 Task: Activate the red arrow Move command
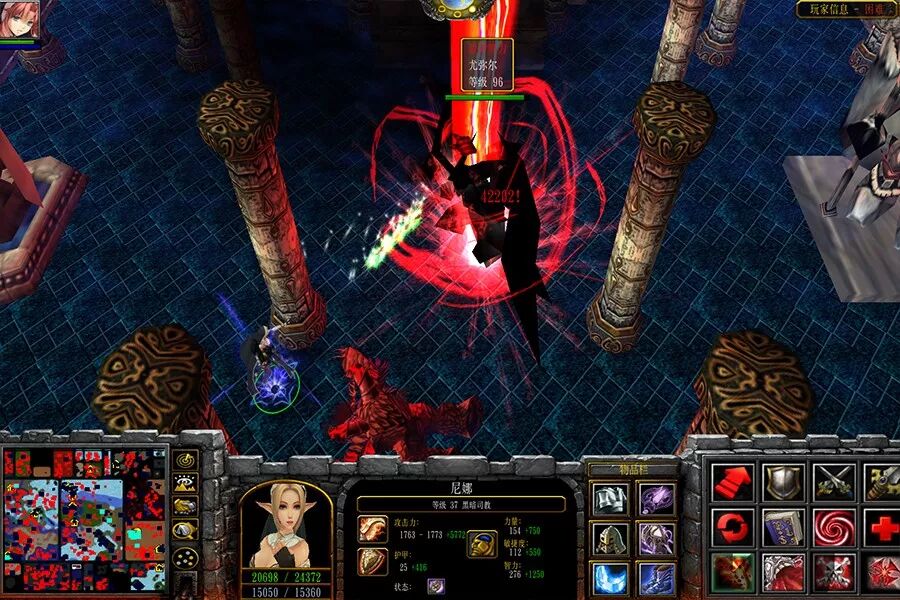[732, 482]
